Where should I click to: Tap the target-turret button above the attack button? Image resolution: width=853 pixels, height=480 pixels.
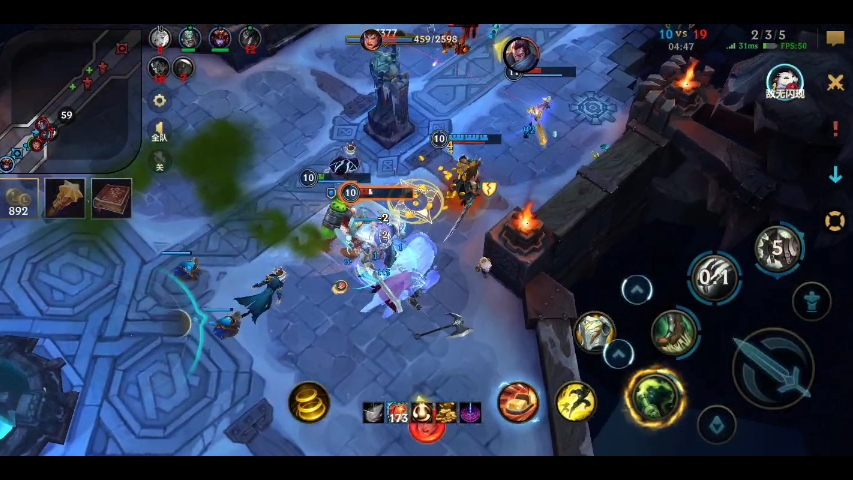point(811,300)
